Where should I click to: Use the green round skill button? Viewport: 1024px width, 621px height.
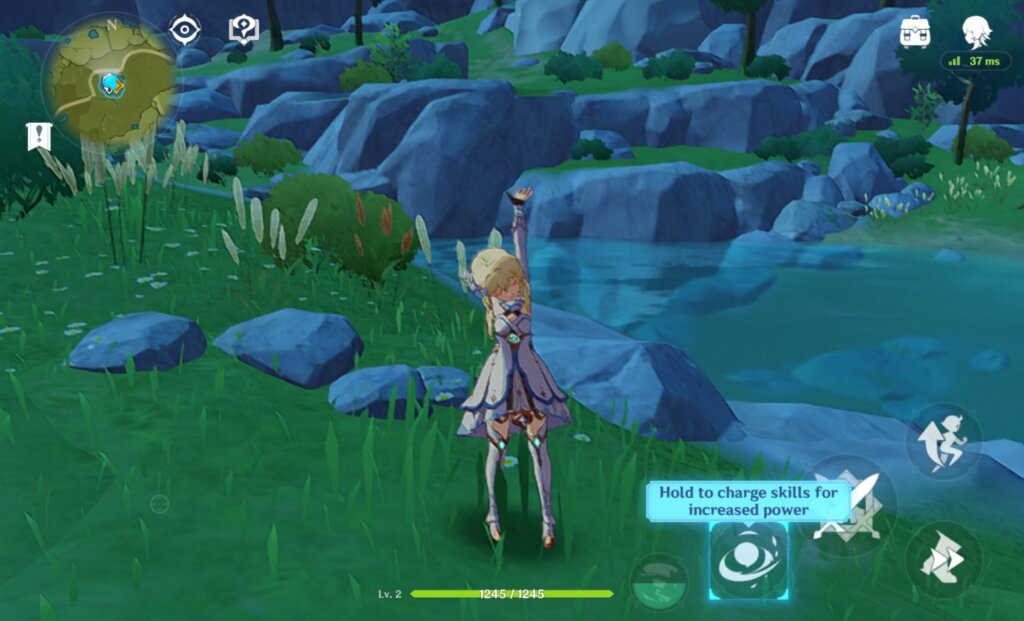pos(659,580)
